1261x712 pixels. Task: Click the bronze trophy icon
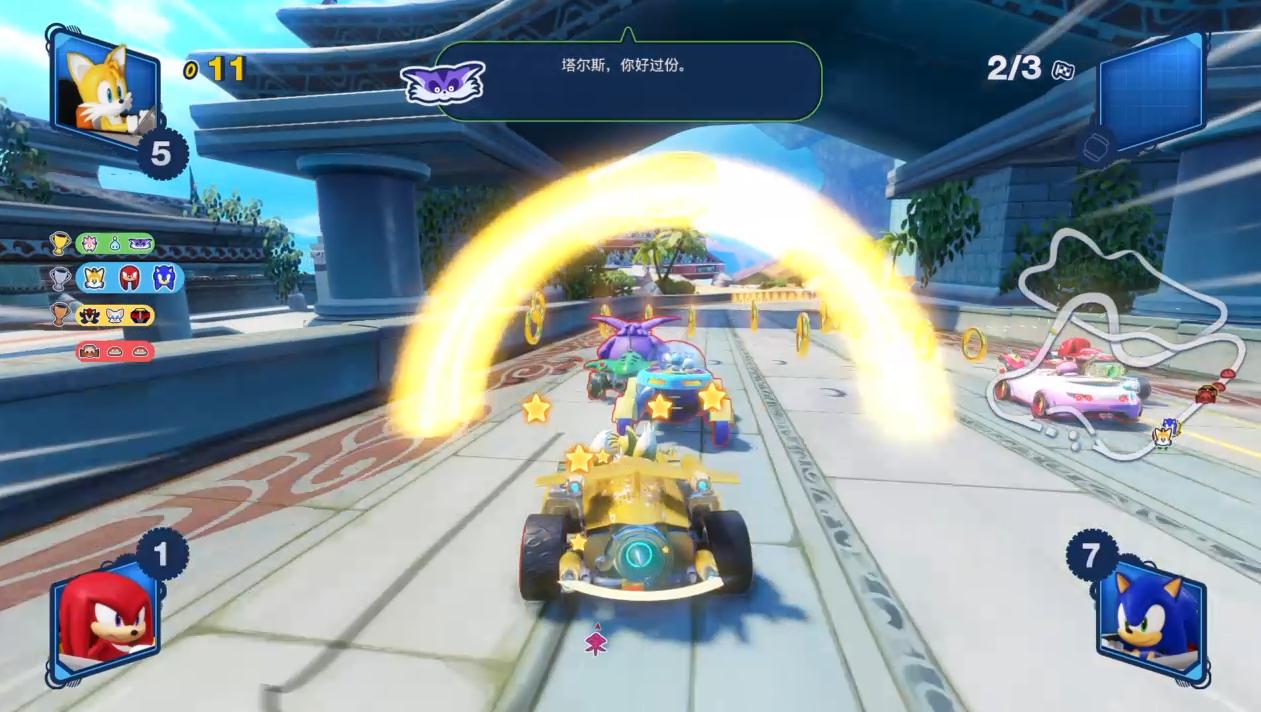tap(61, 315)
